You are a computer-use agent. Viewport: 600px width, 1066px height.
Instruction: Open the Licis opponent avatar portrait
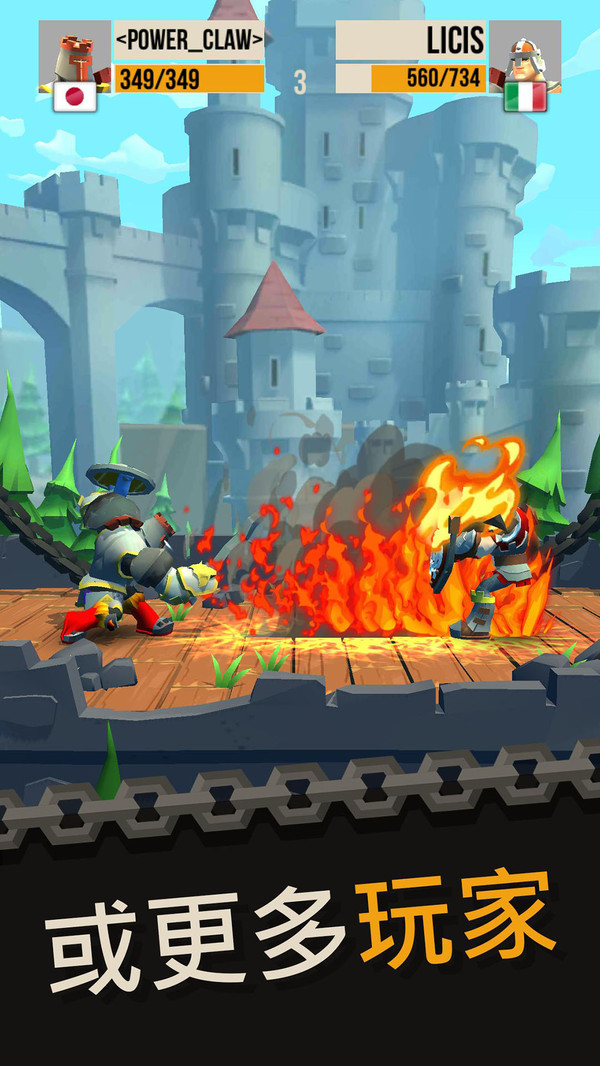[524, 53]
